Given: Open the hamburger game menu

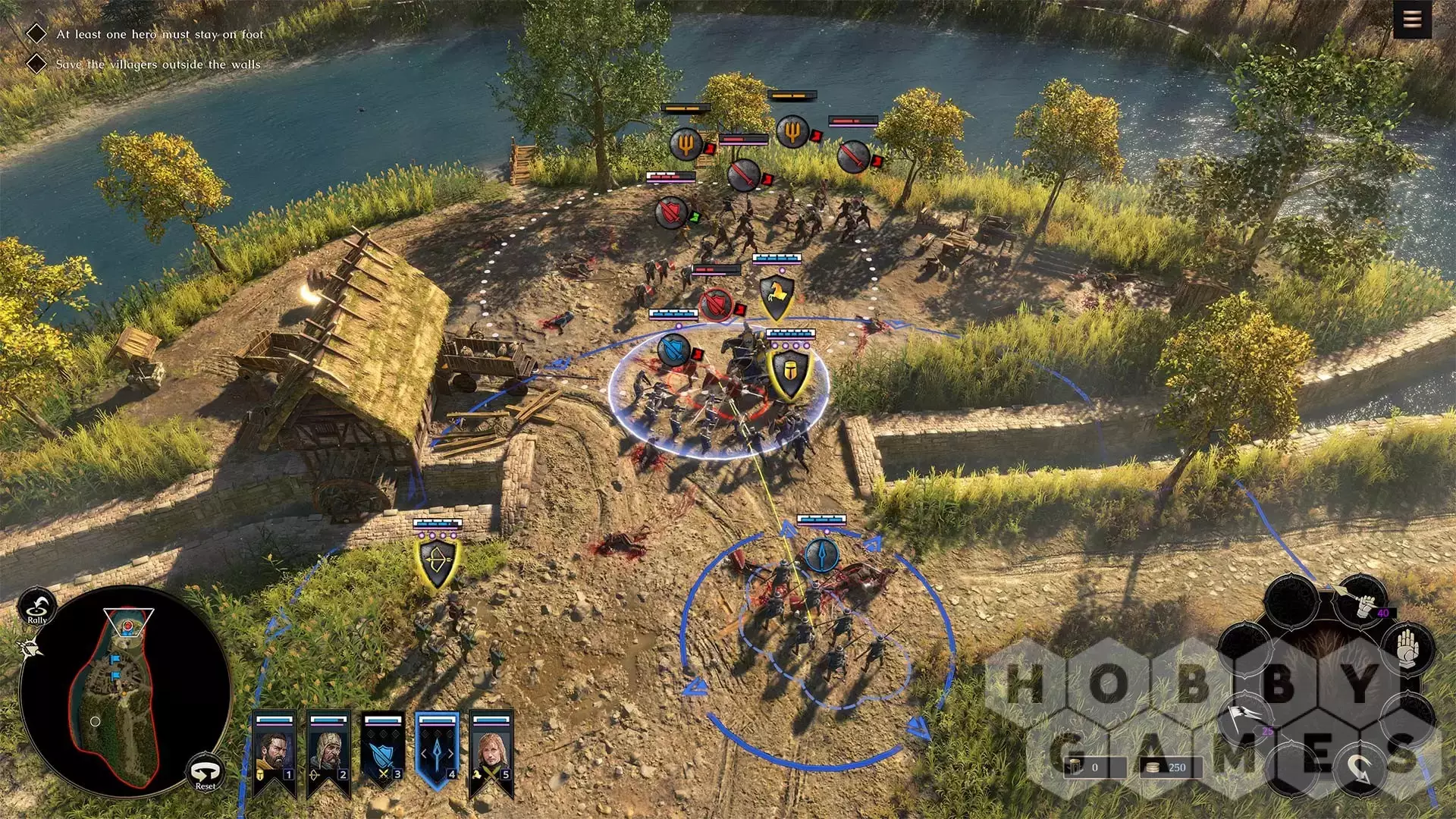Looking at the screenshot, I should coord(1411,20).
